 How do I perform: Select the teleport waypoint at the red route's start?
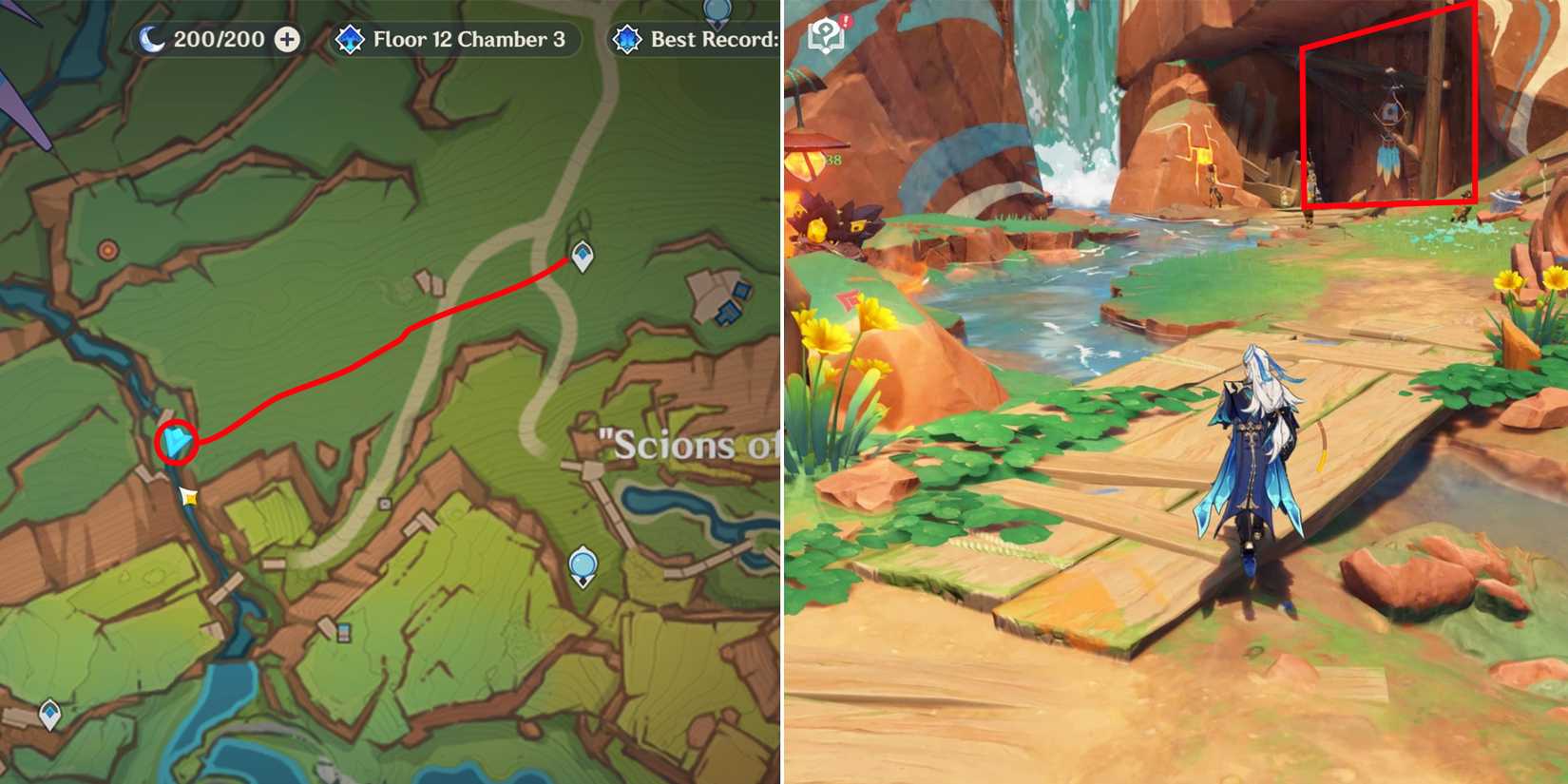tap(581, 257)
